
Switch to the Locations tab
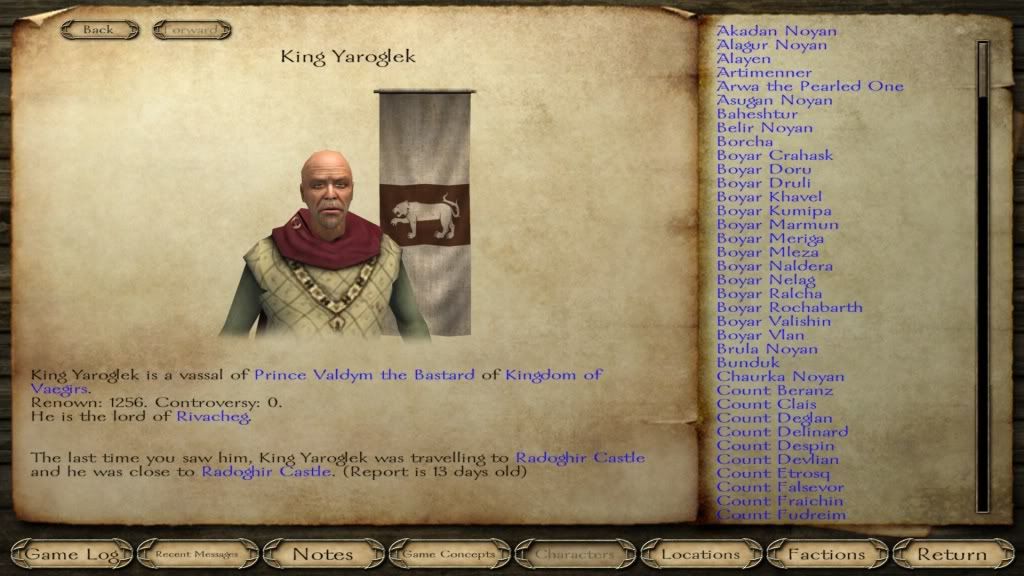coord(701,553)
